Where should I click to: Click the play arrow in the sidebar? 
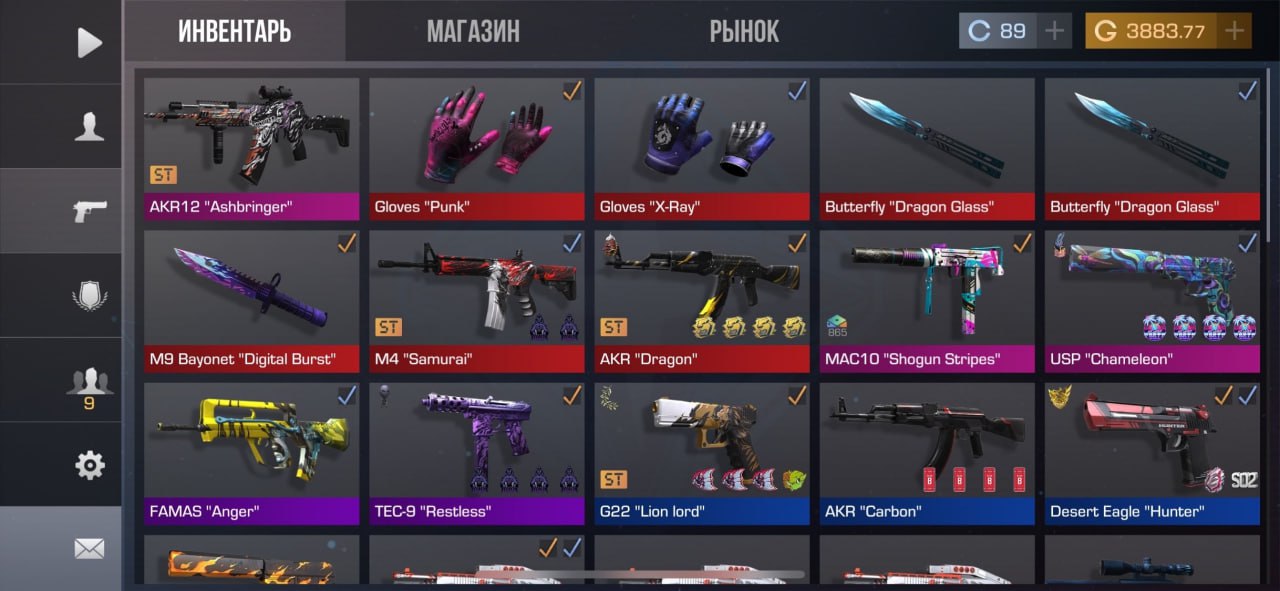(89, 42)
